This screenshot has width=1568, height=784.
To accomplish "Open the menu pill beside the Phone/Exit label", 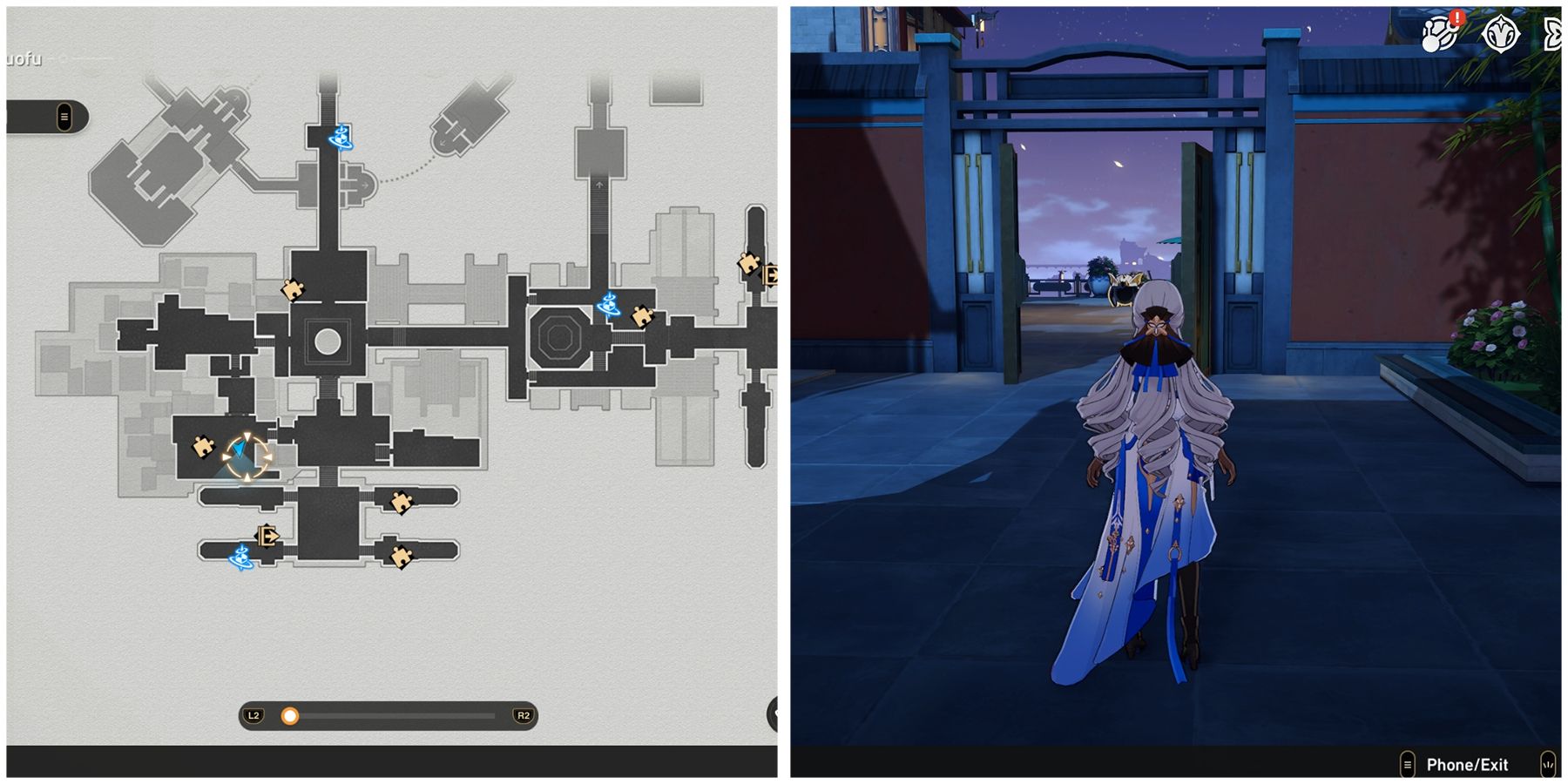I will point(1409,764).
